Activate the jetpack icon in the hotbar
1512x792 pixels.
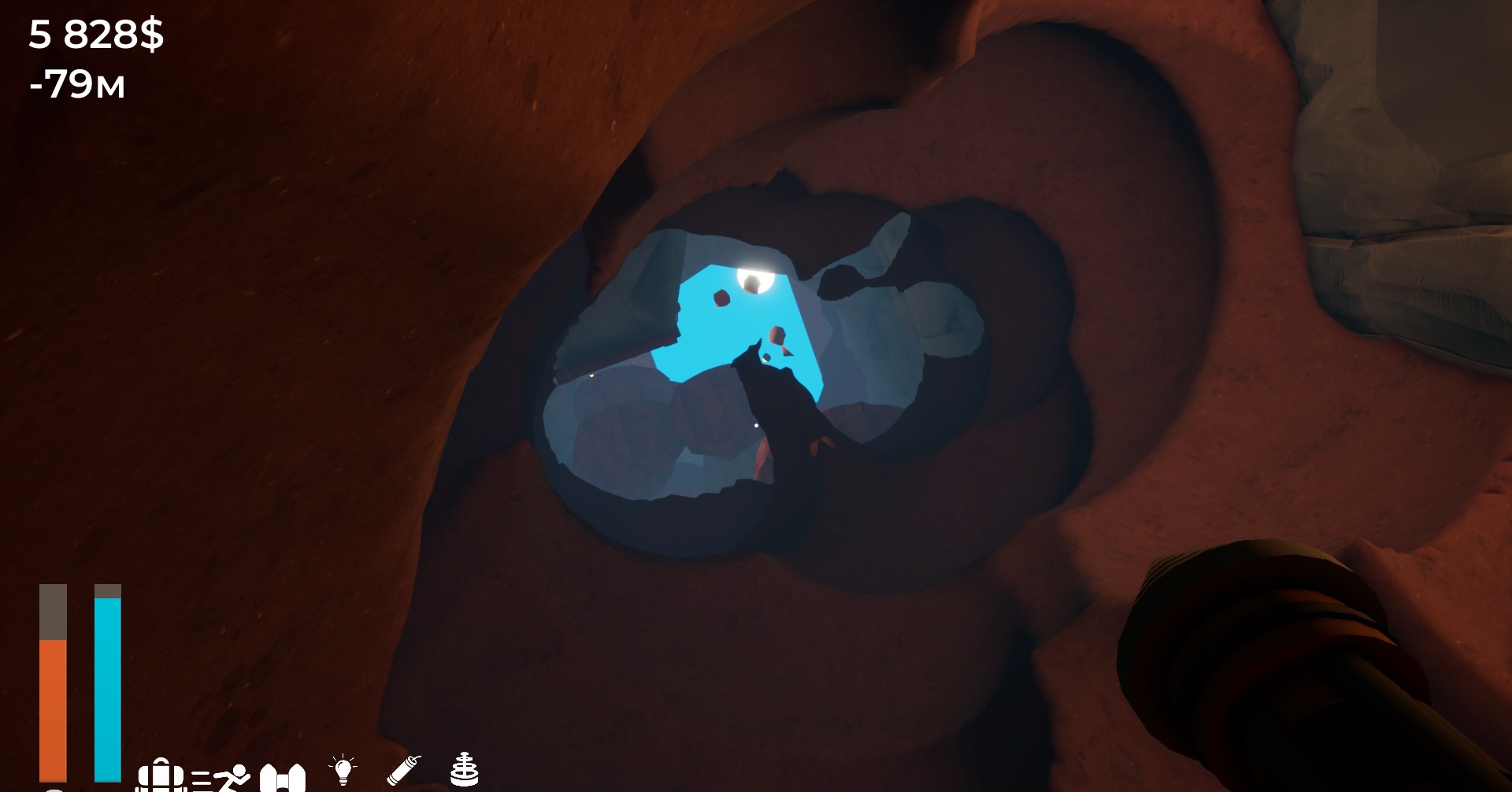(283, 778)
